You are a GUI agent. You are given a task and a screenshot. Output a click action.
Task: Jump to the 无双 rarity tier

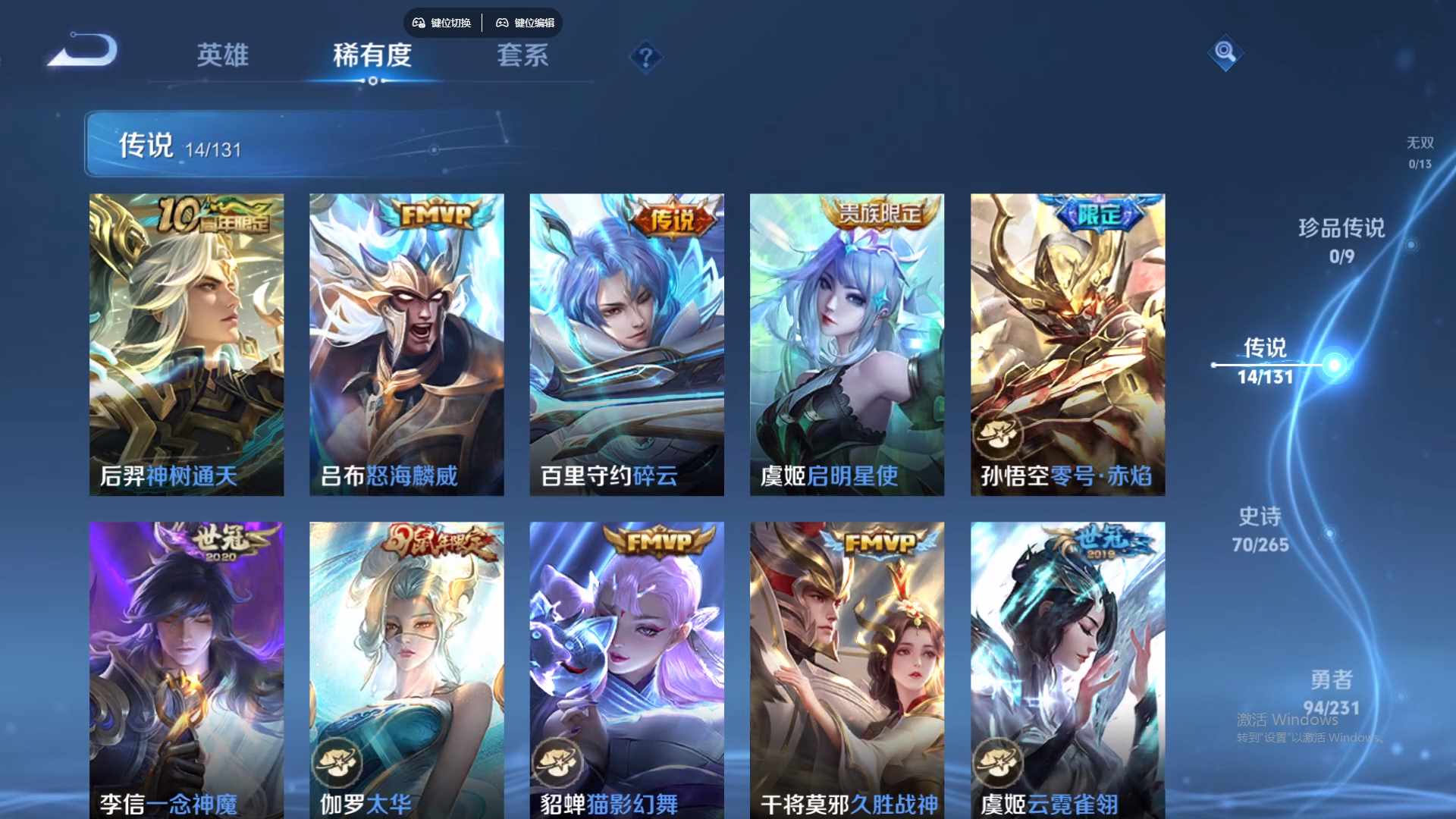1420,152
